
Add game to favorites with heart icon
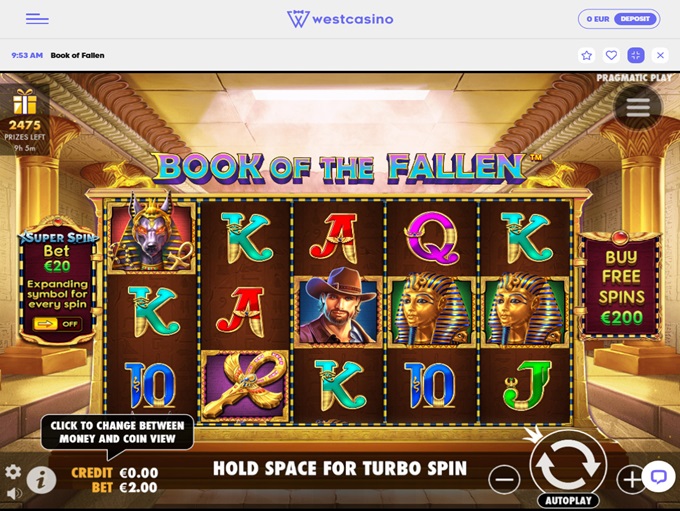coord(611,55)
